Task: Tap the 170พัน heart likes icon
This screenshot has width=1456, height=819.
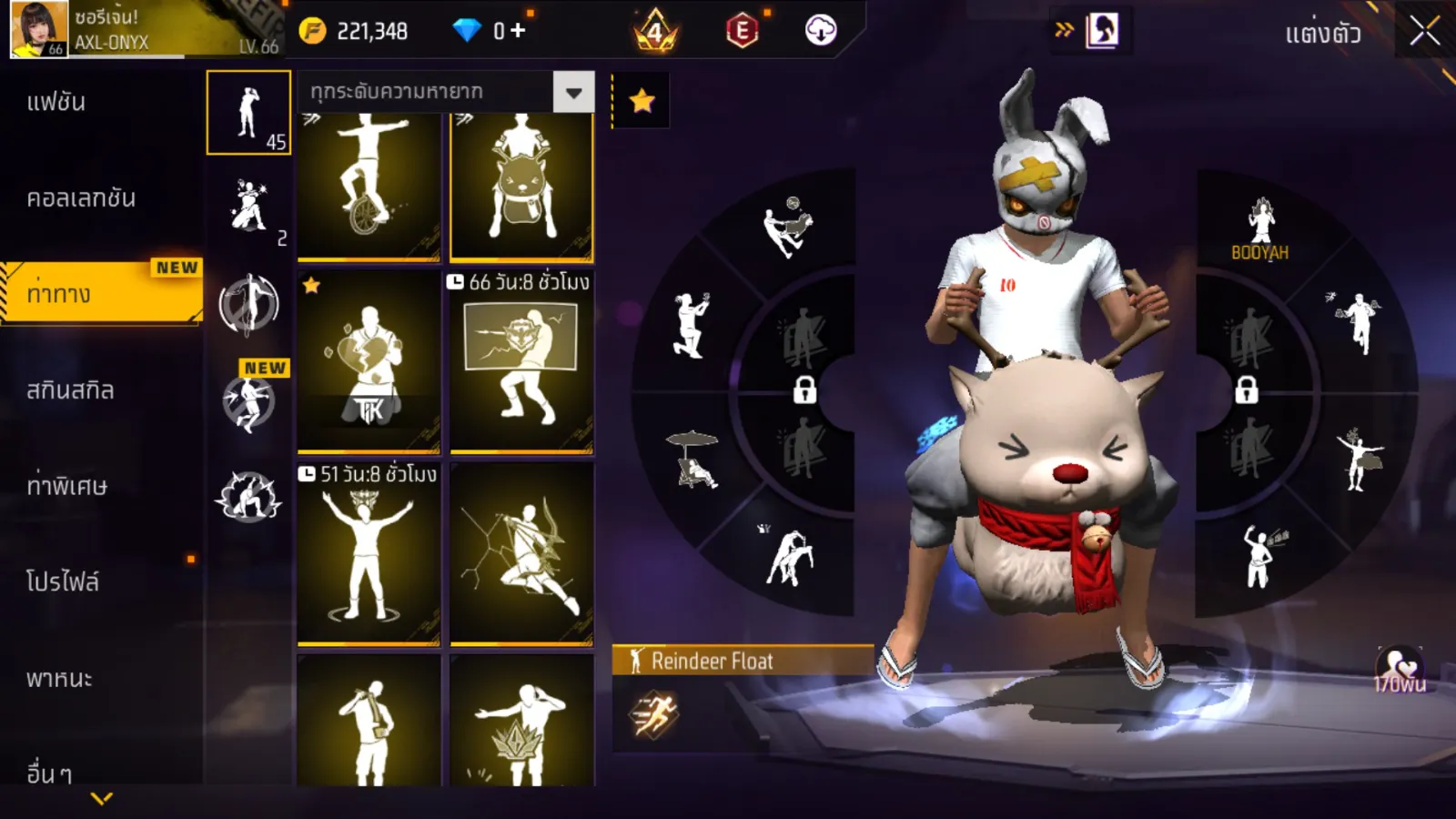Action: tap(1400, 671)
